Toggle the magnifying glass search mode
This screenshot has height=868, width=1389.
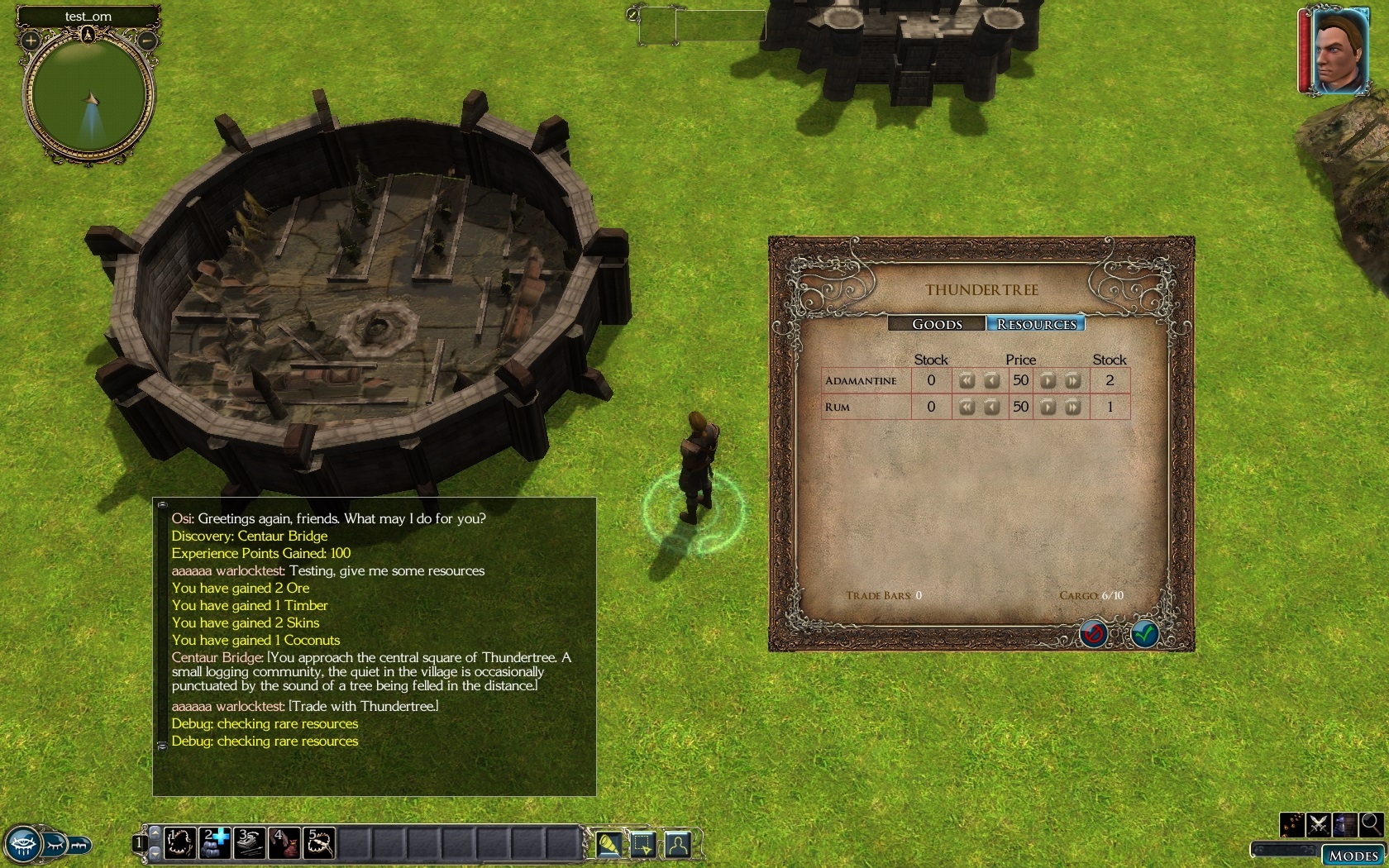(1371, 824)
